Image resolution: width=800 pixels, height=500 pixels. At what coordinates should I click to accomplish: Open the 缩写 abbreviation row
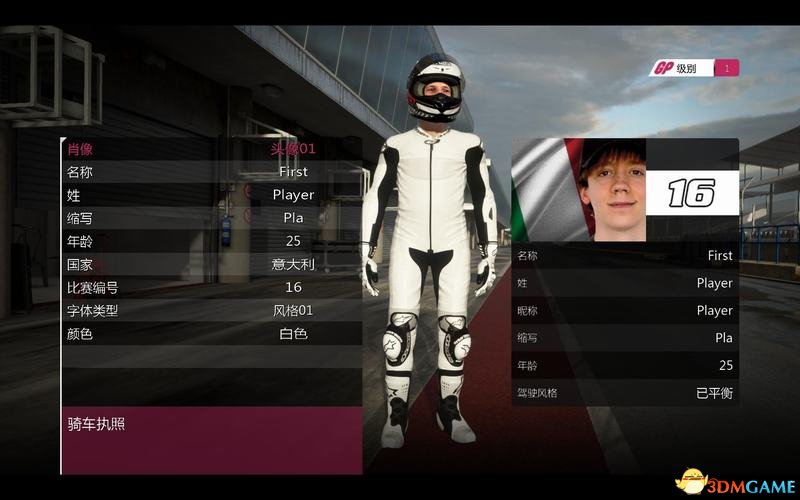click(211, 218)
